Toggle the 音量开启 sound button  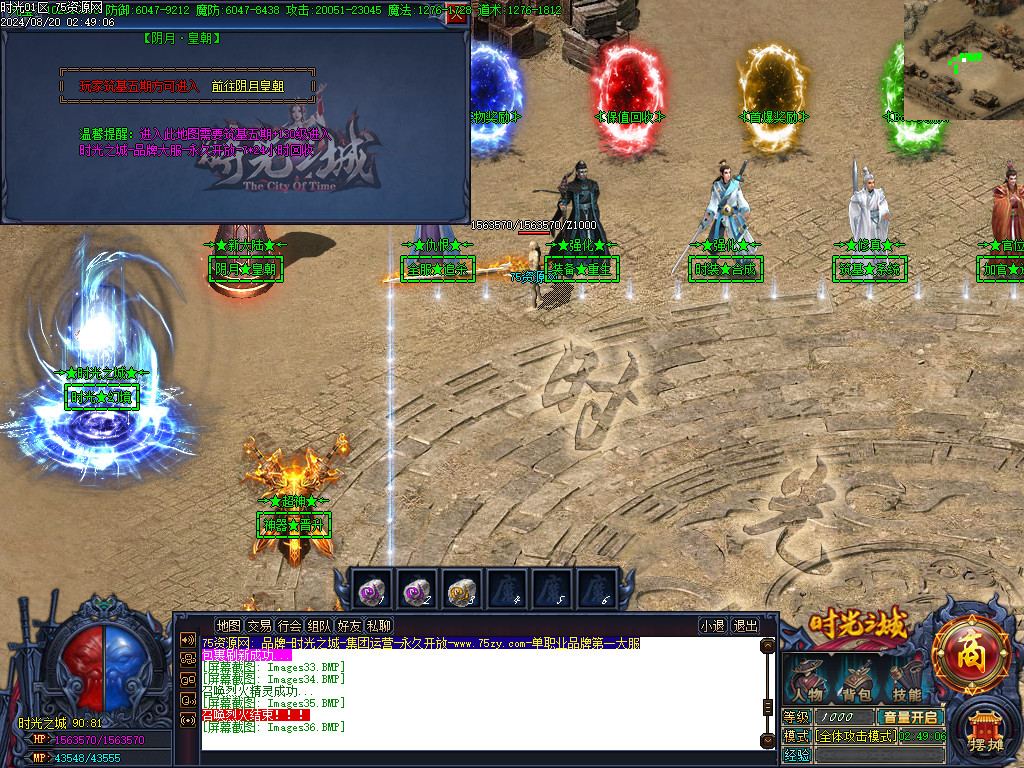(x=910, y=717)
